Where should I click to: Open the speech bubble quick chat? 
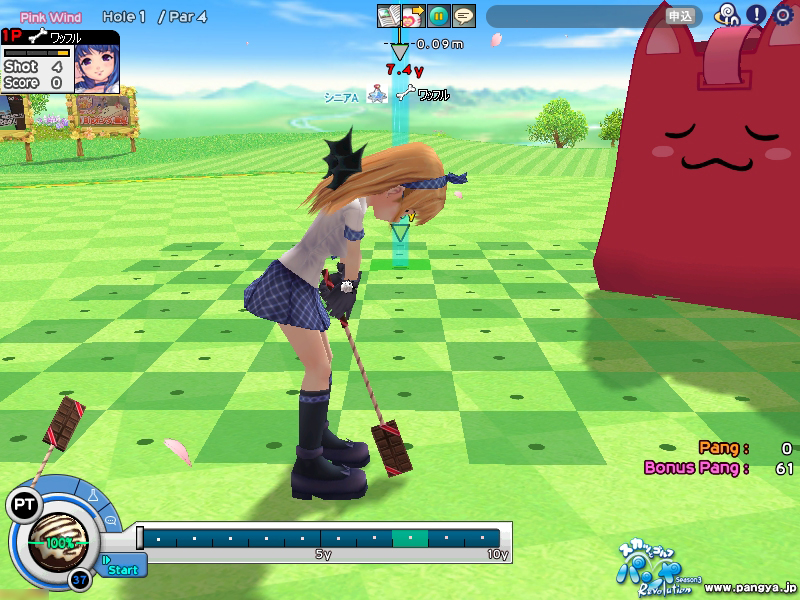click(x=110, y=522)
